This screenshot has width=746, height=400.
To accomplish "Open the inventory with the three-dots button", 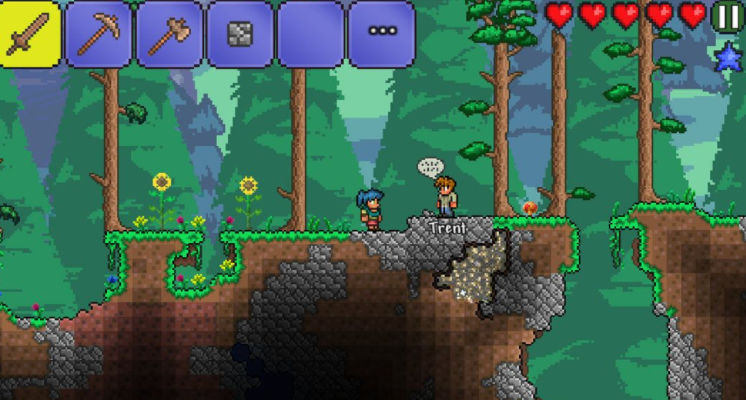I will click(x=382, y=32).
